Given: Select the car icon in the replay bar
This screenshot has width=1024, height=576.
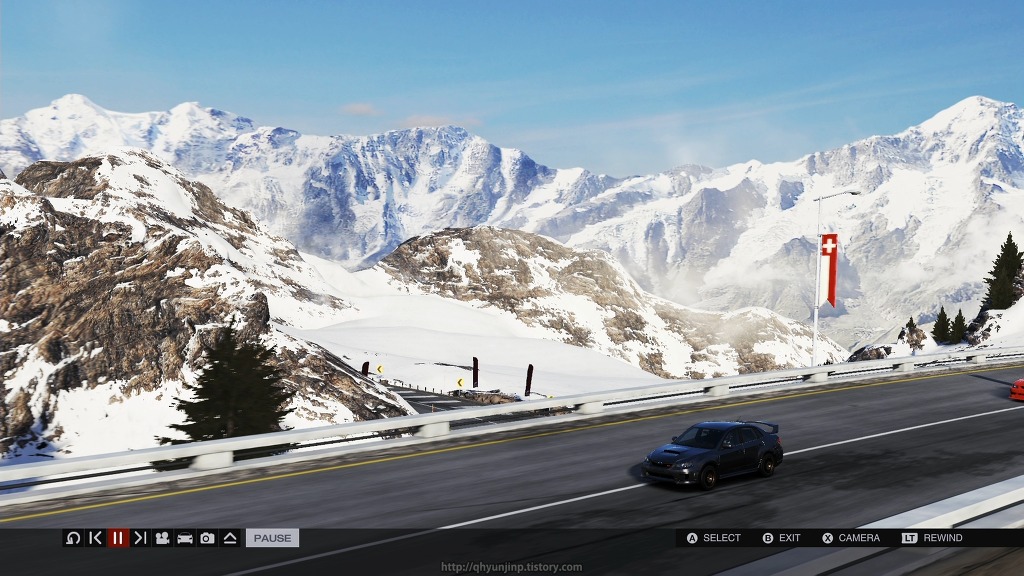Looking at the screenshot, I should (185, 538).
